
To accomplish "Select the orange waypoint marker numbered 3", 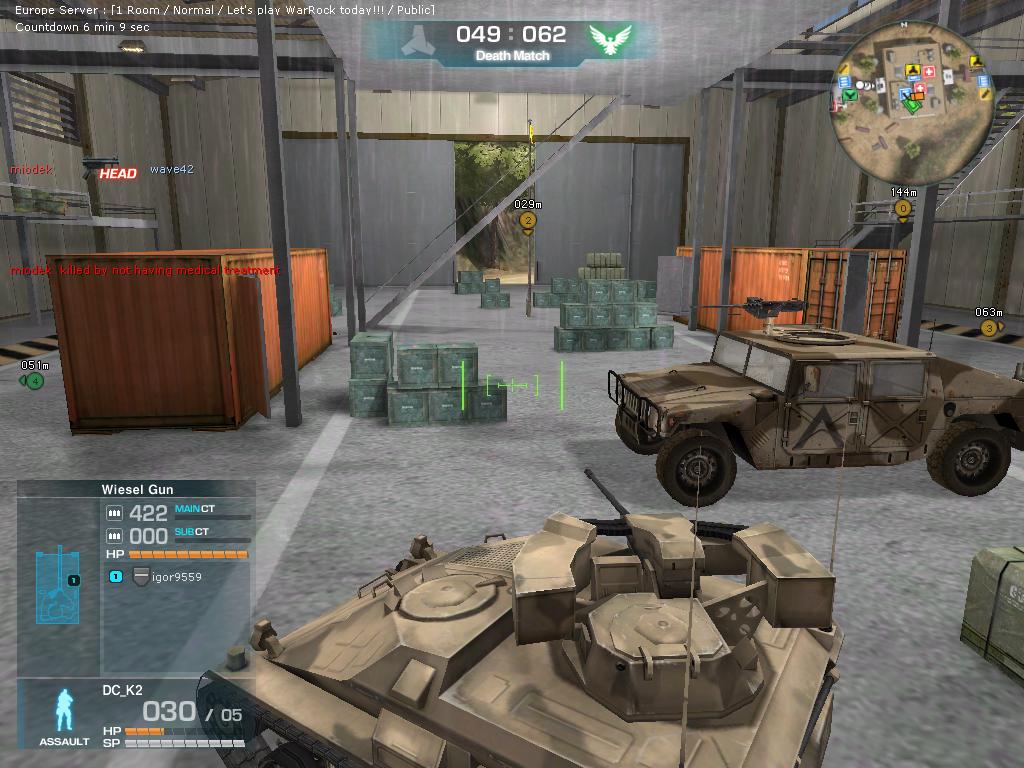I will click(x=989, y=328).
